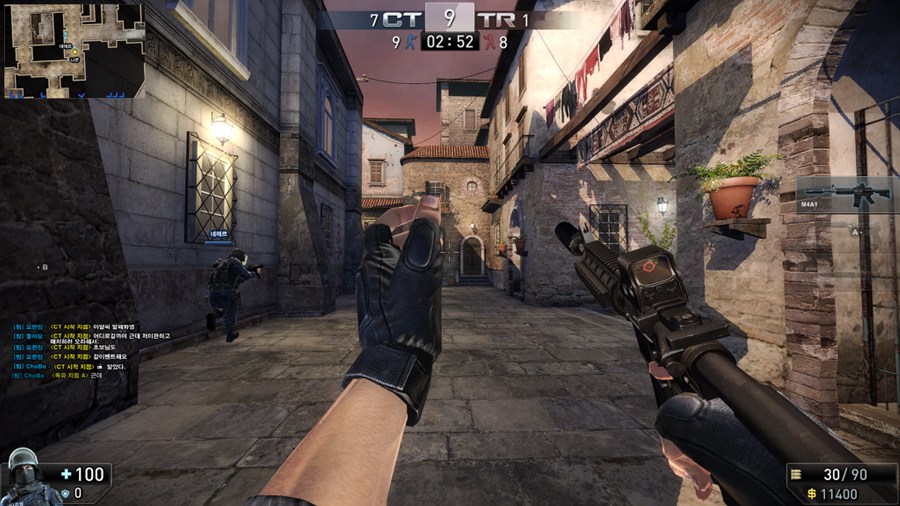Click the minimap in the corner
This screenshot has height=506, width=900.
(73, 49)
